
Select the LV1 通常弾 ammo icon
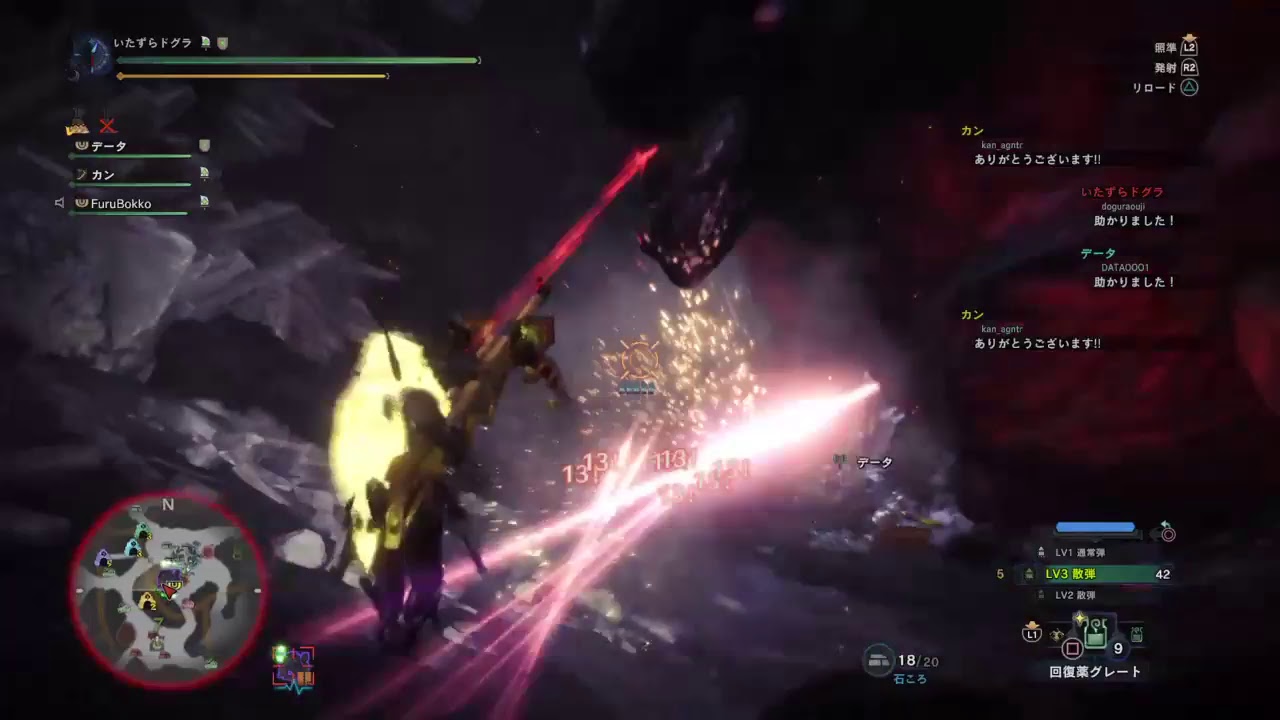tap(1042, 551)
